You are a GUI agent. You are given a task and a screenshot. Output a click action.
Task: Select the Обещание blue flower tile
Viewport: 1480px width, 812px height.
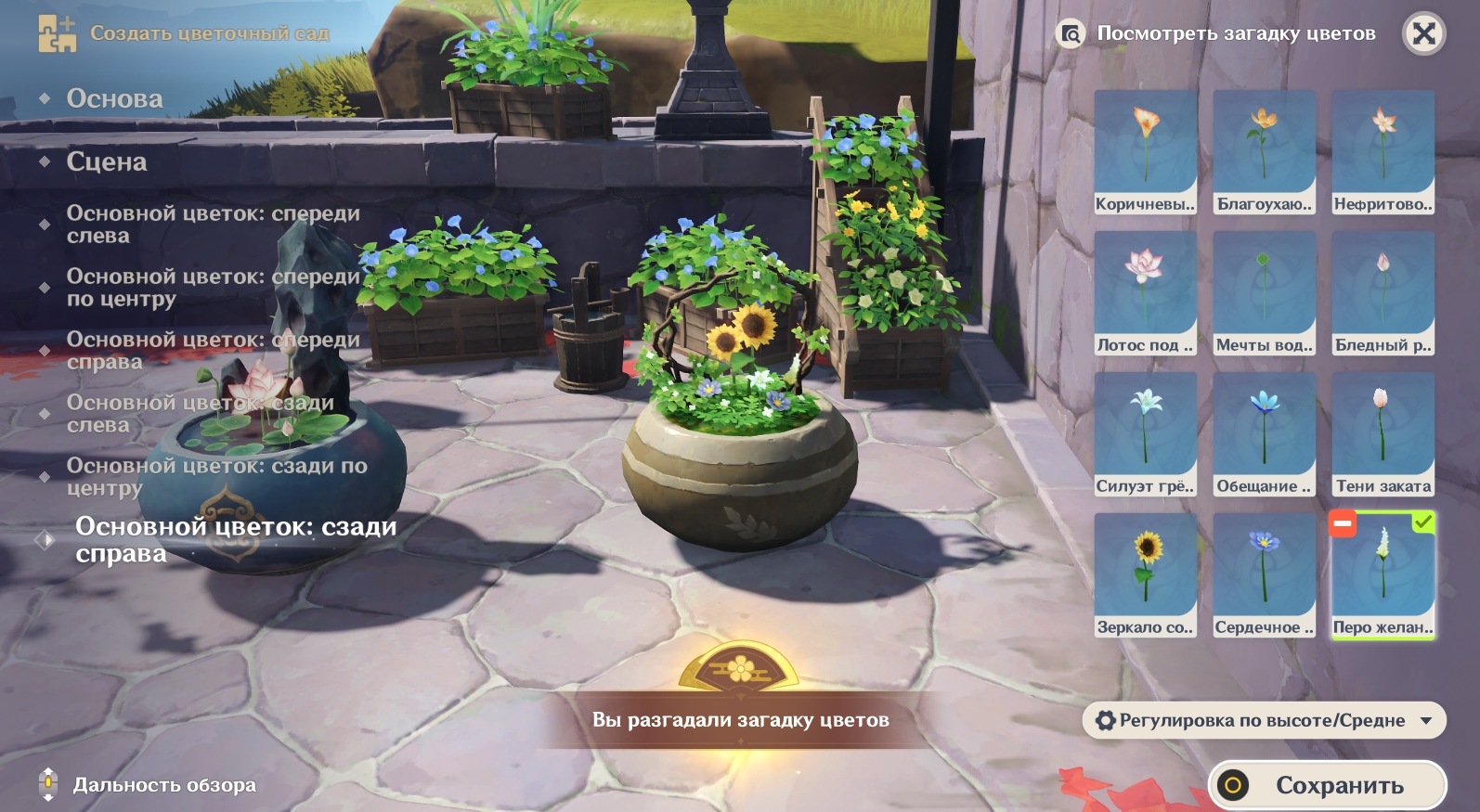1264,434
